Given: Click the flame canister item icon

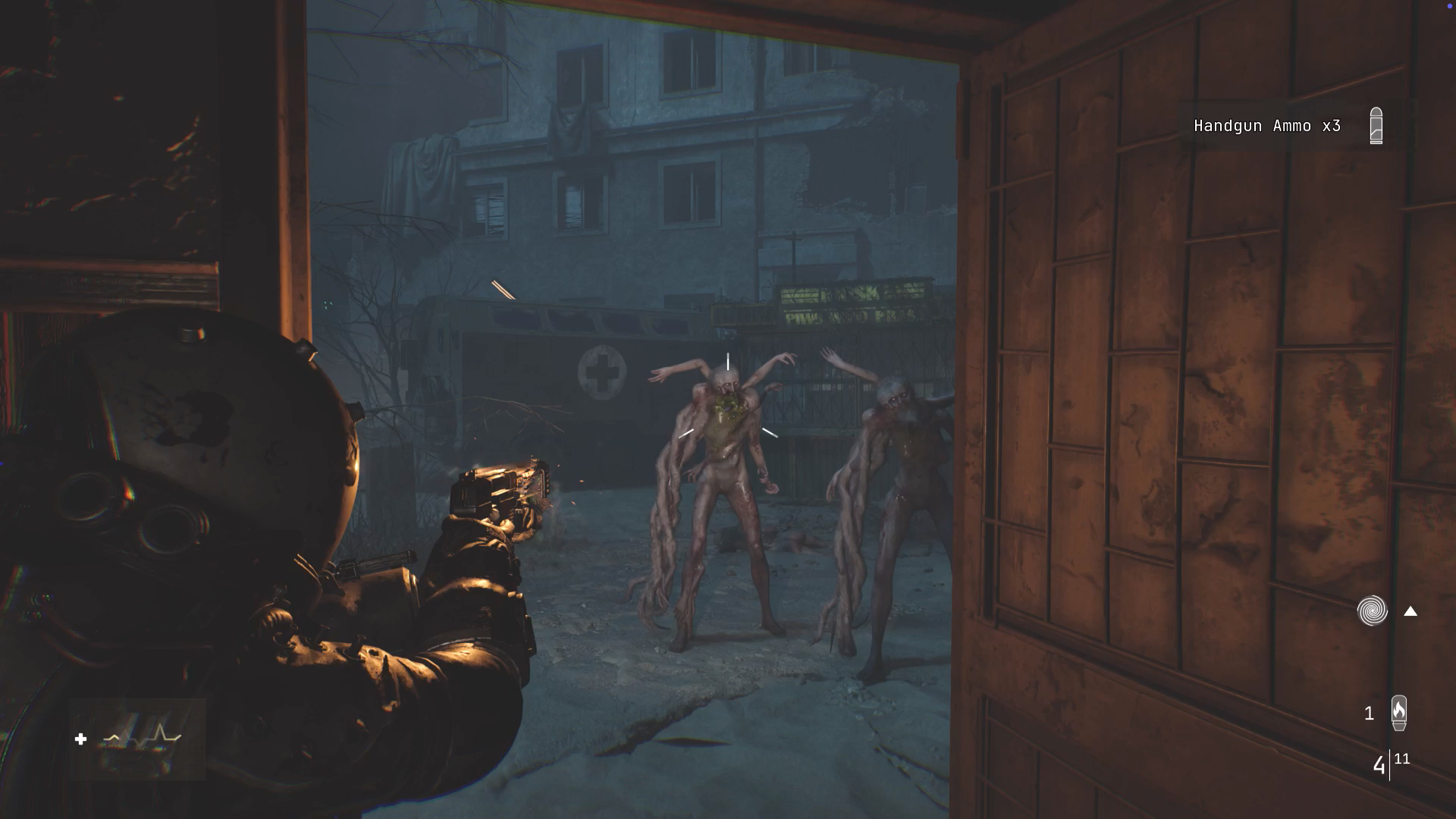Looking at the screenshot, I should [x=1399, y=713].
